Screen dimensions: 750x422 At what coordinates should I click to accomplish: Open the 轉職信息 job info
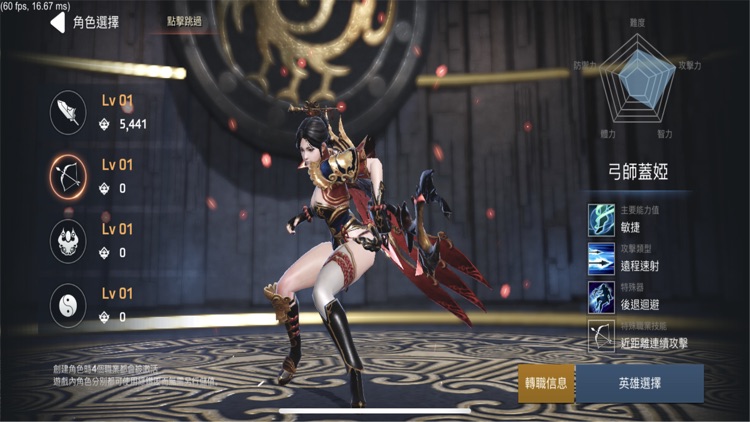coord(546,384)
